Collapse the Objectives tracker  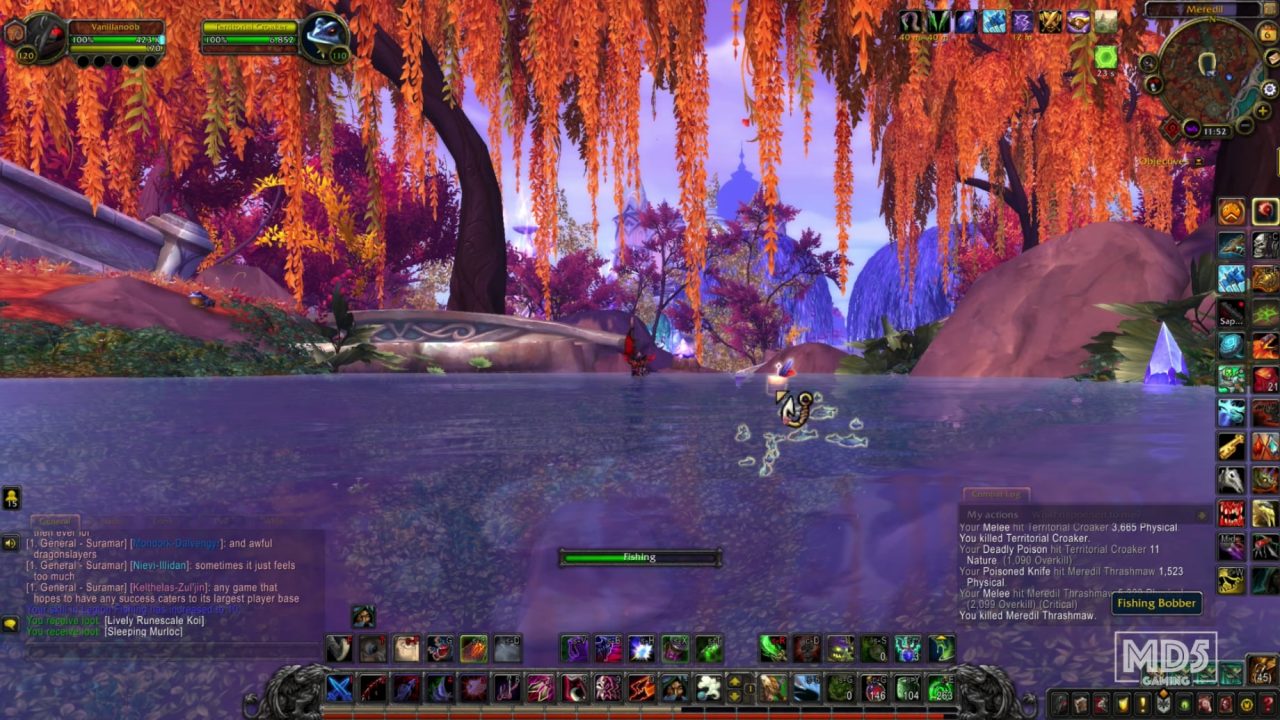[1198, 161]
